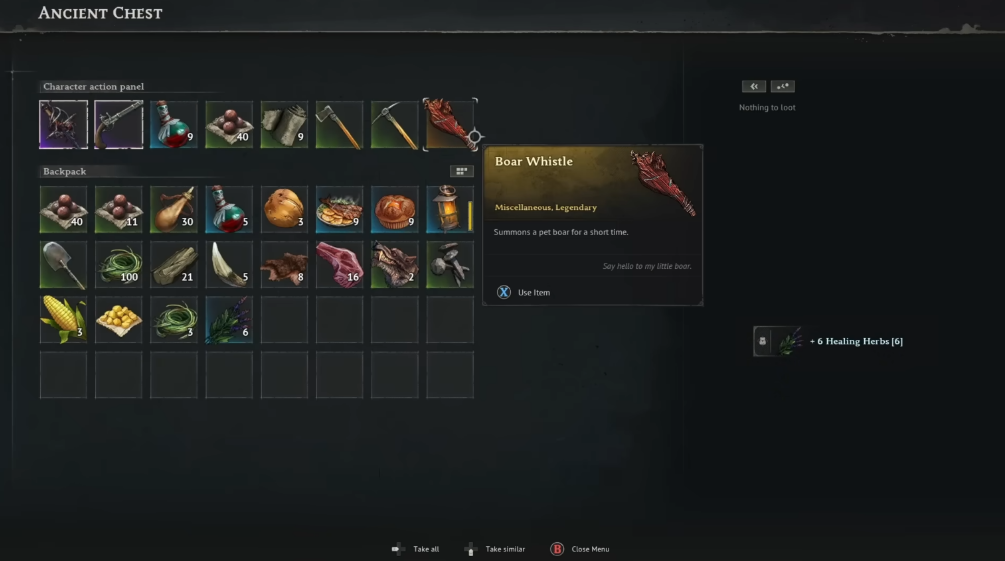Choose the hand axe tool slot
The image size is (1005, 561).
(339, 124)
